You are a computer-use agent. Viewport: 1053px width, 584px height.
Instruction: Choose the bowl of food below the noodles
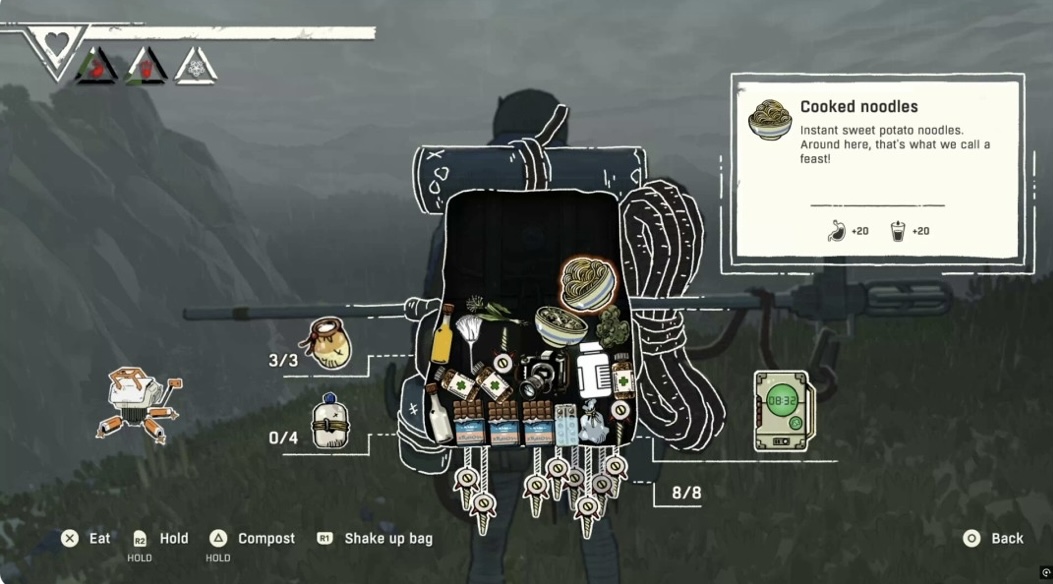(559, 326)
